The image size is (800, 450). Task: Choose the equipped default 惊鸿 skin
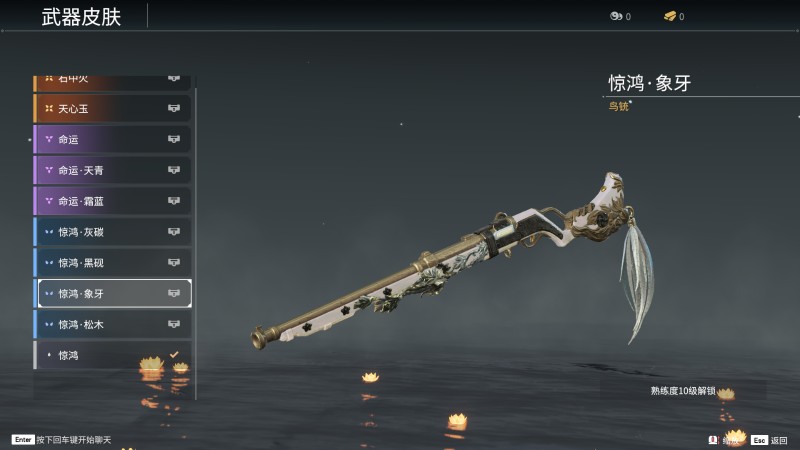[x=112, y=356]
